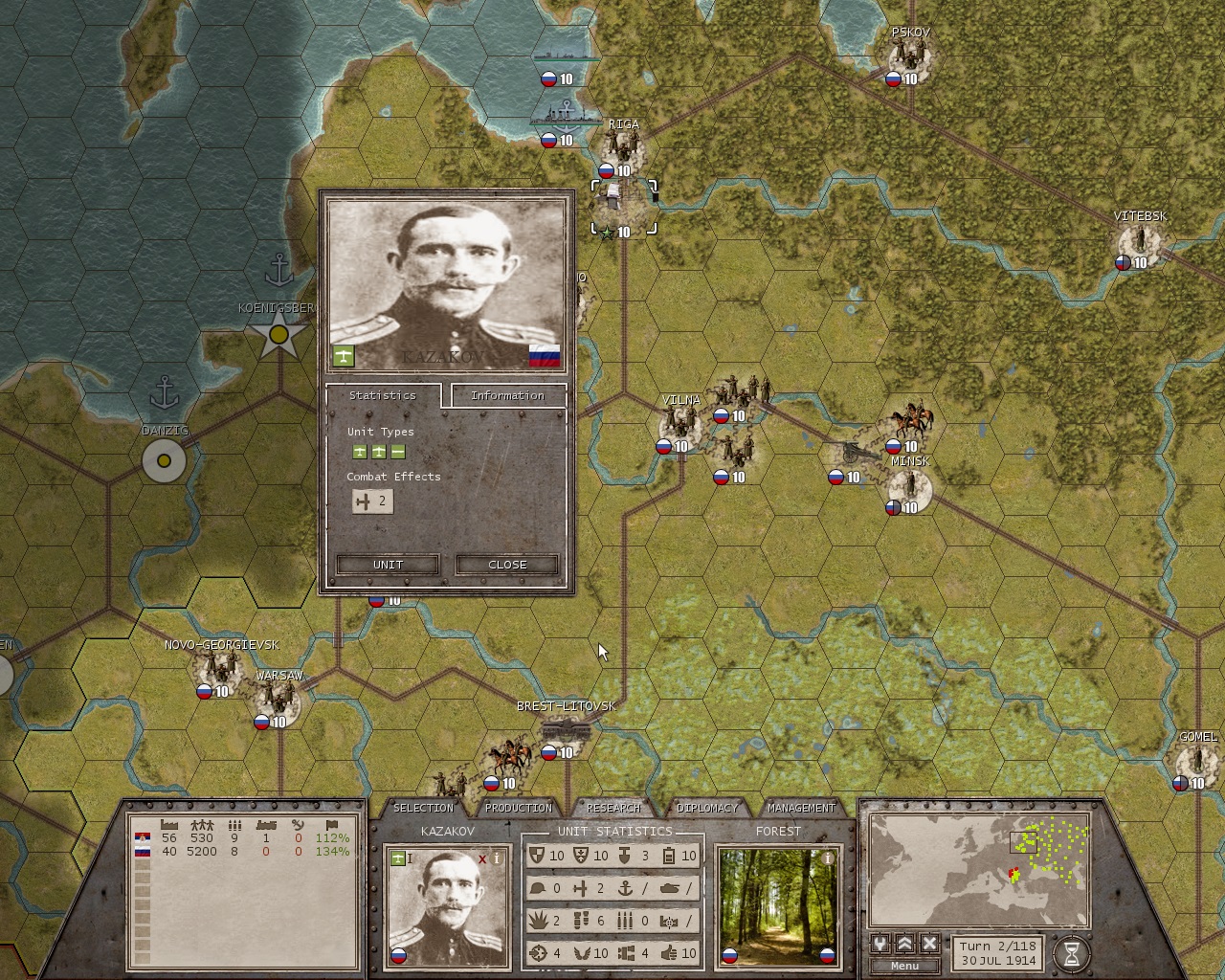1225x980 pixels.
Task: Toggle the third green unit type button
Action: pyautogui.click(x=396, y=450)
